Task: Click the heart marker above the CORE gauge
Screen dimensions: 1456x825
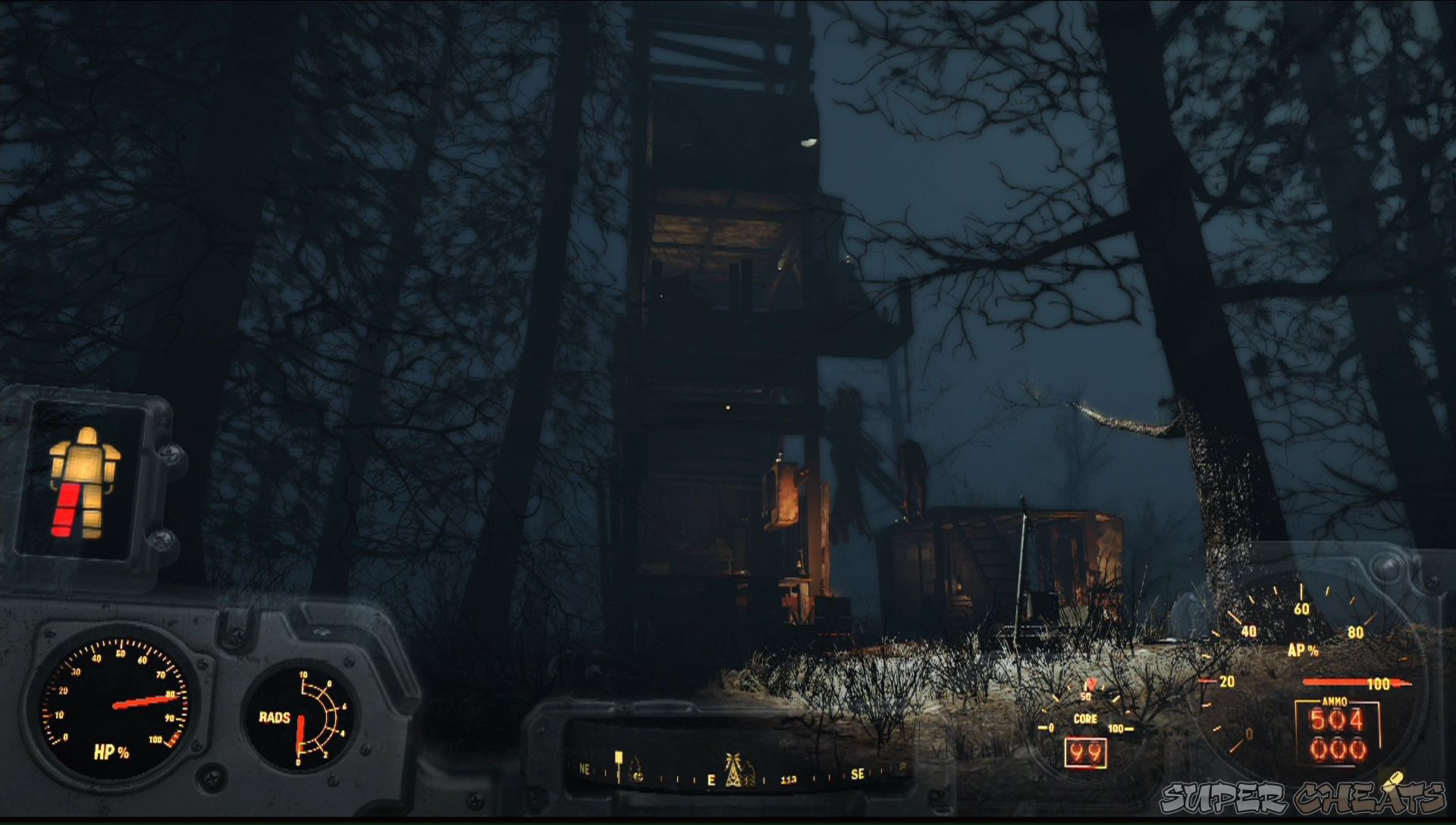Action: (1092, 685)
